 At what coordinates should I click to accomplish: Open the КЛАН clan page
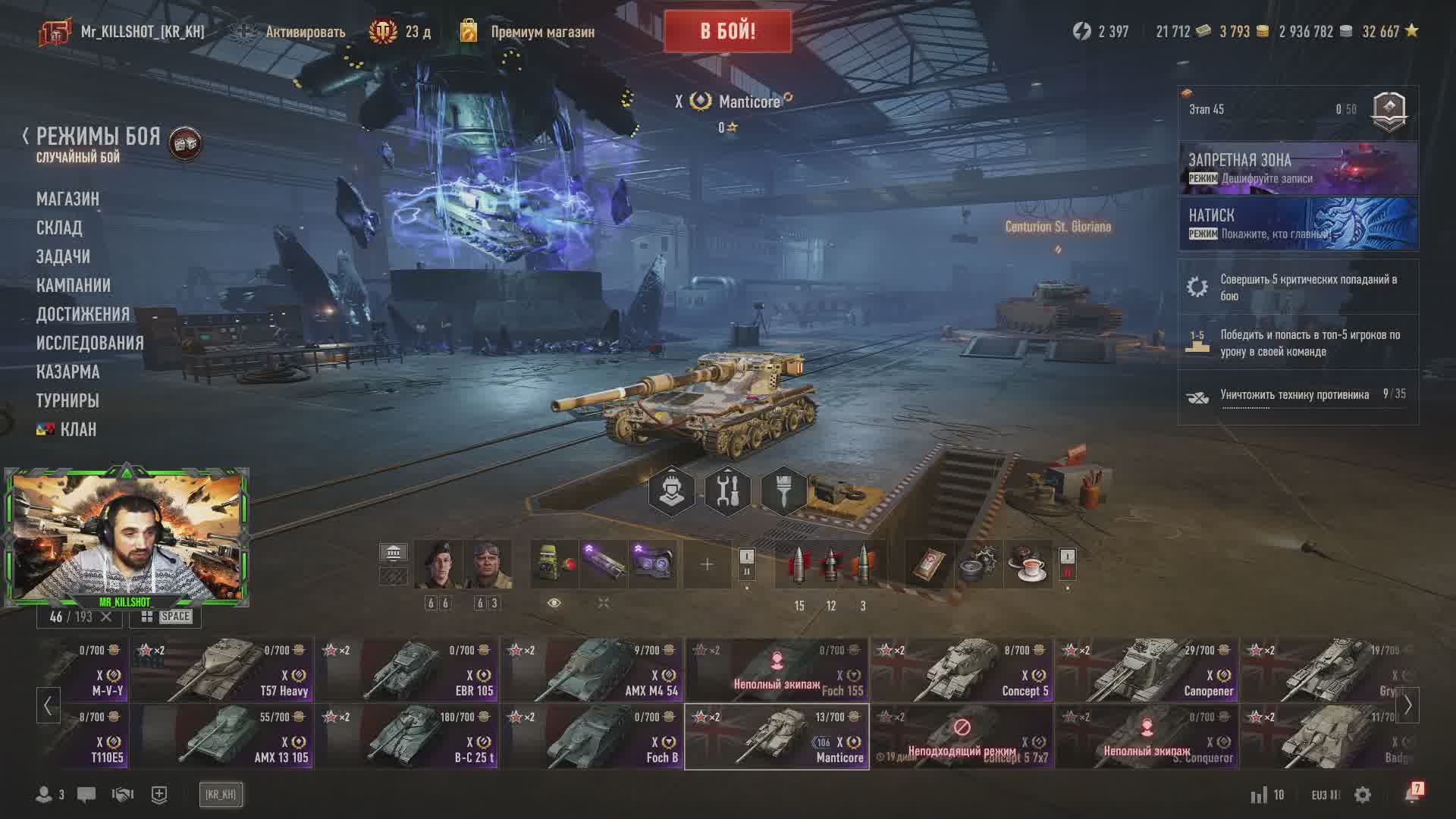(x=77, y=429)
